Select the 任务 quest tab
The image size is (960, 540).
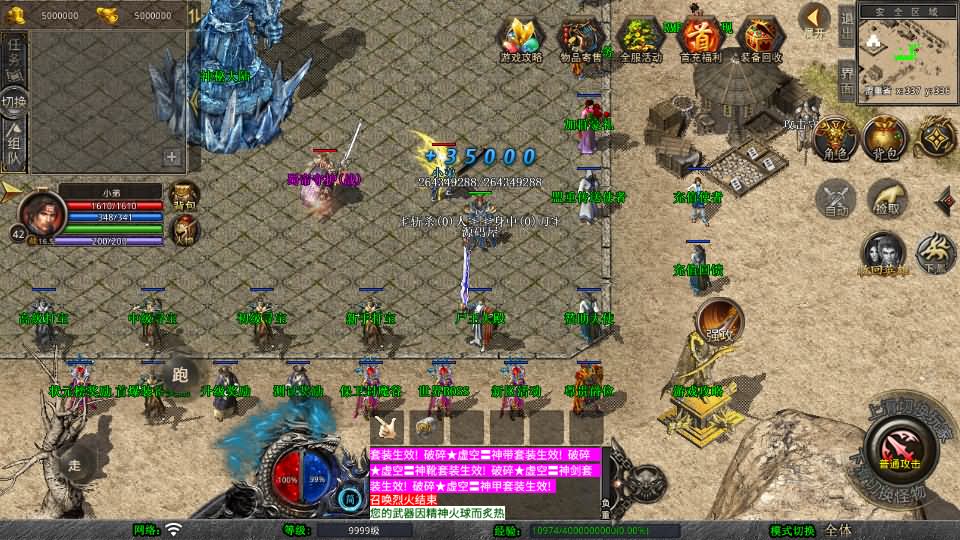pyautogui.click(x=14, y=55)
